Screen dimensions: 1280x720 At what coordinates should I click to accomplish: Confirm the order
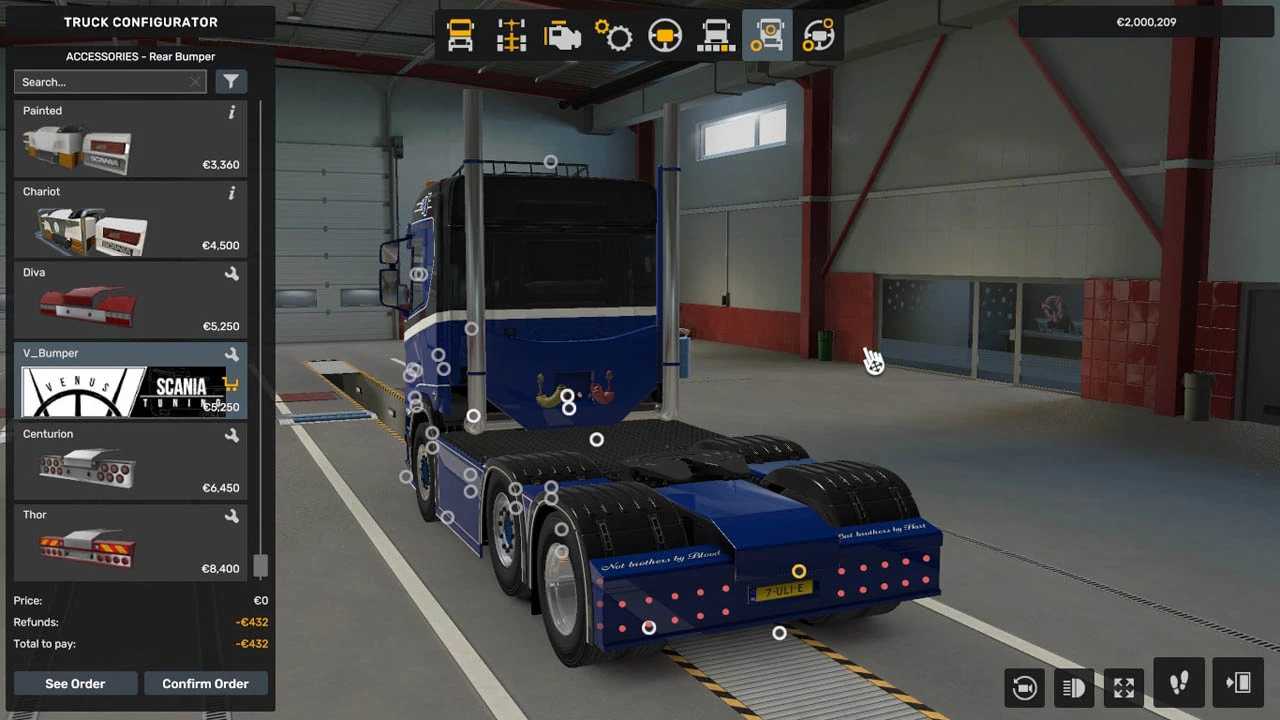(205, 684)
